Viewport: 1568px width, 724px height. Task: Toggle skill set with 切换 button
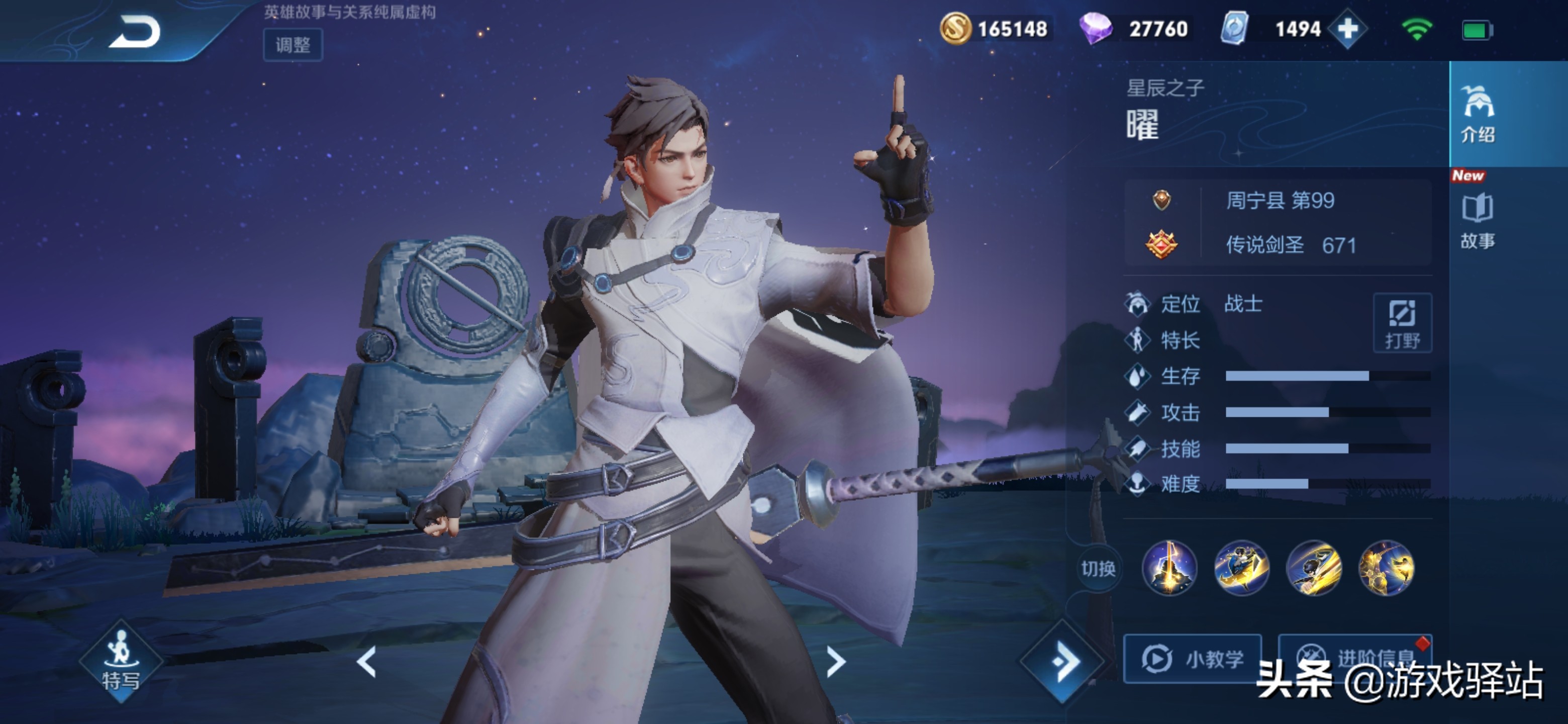pos(1098,569)
